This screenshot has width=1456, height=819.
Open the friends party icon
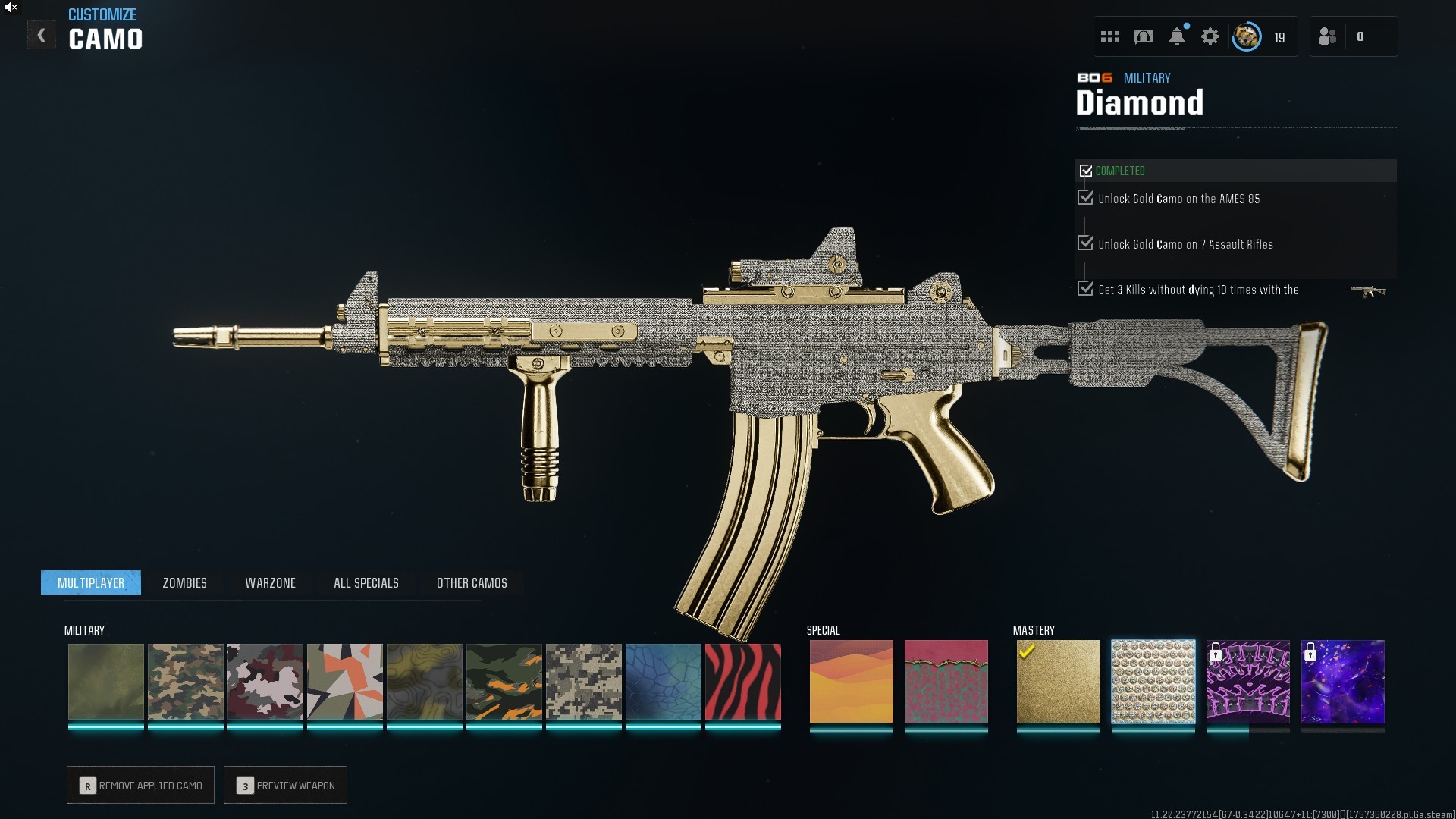coord(1328,36)
